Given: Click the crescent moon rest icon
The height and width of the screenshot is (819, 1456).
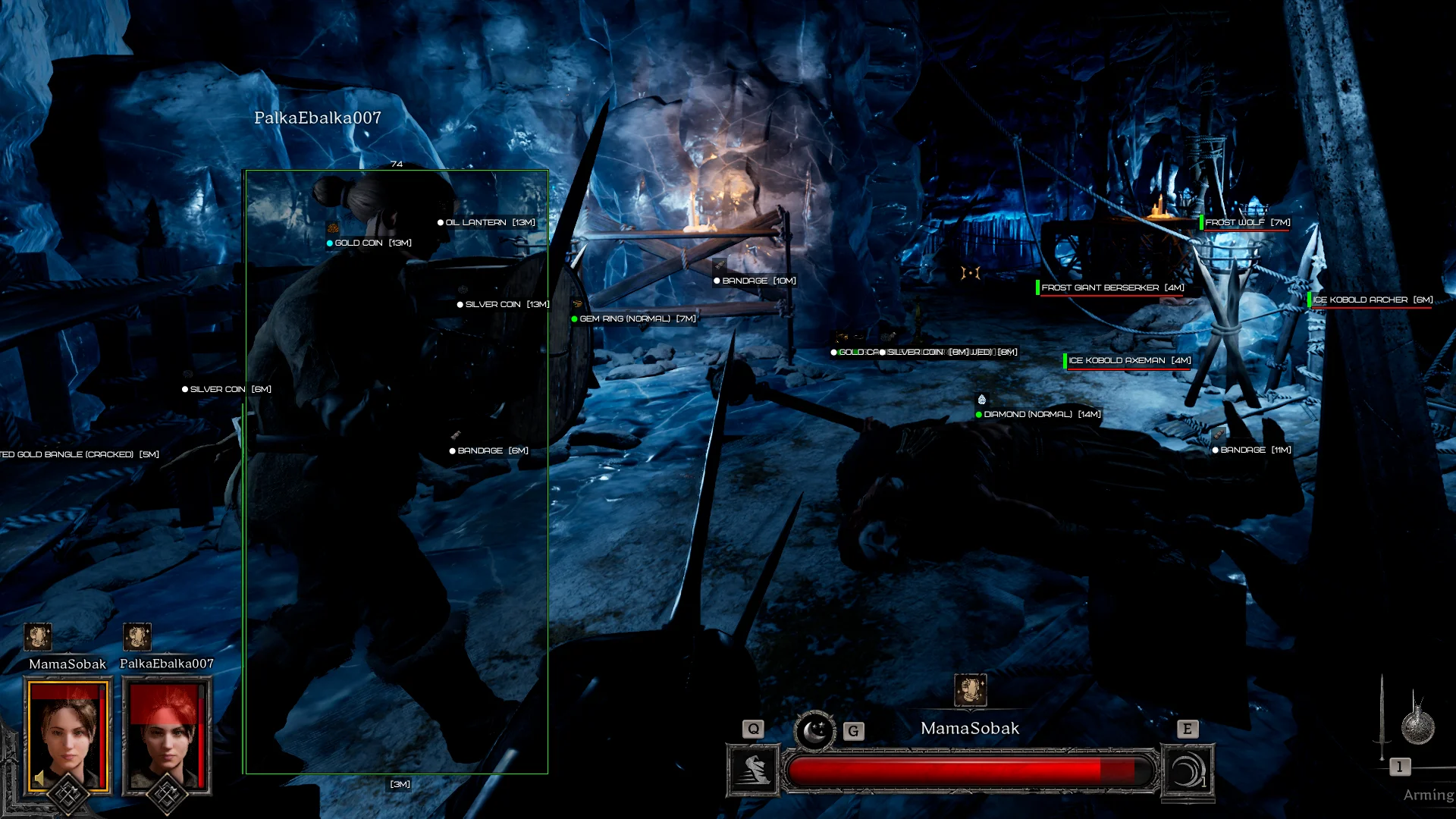Looking at the screenshot, I should coord(814,731).
